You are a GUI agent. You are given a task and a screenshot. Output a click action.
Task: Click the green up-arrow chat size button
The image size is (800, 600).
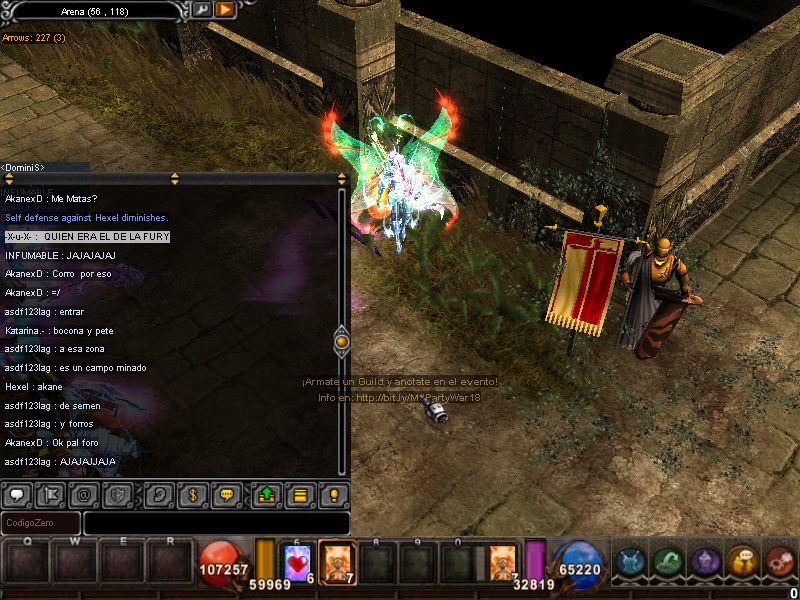266,494
